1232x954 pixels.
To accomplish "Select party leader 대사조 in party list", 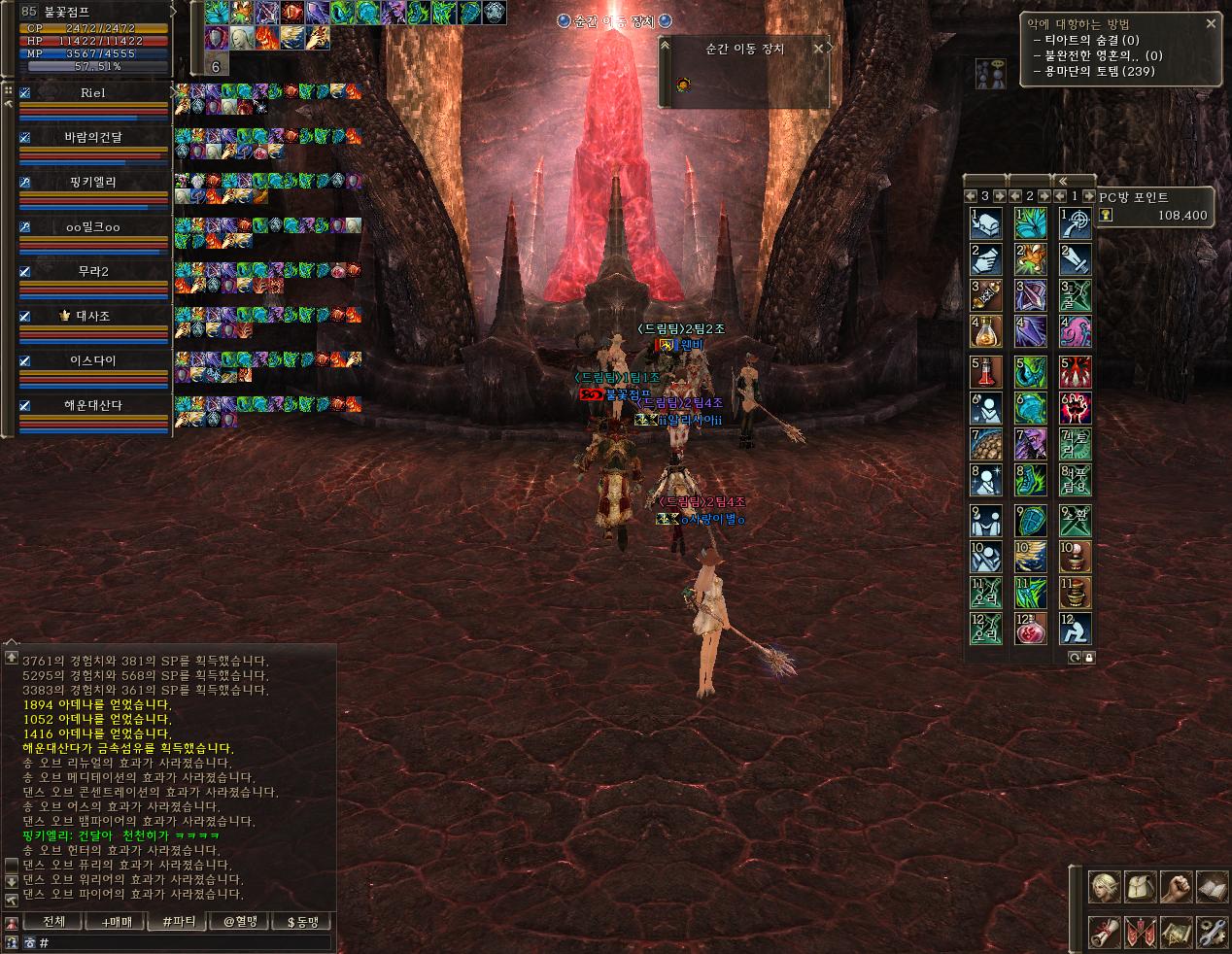I will [93, 317].
